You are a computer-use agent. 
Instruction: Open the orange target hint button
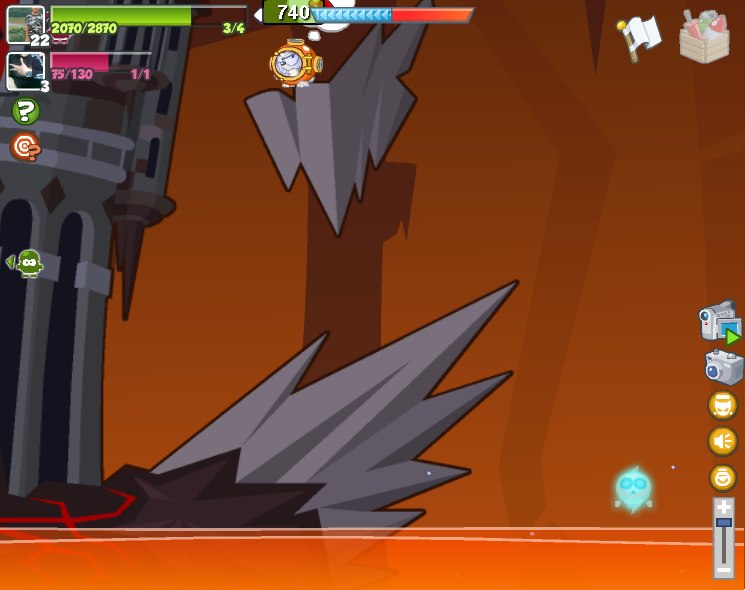(x=25, y=147)
